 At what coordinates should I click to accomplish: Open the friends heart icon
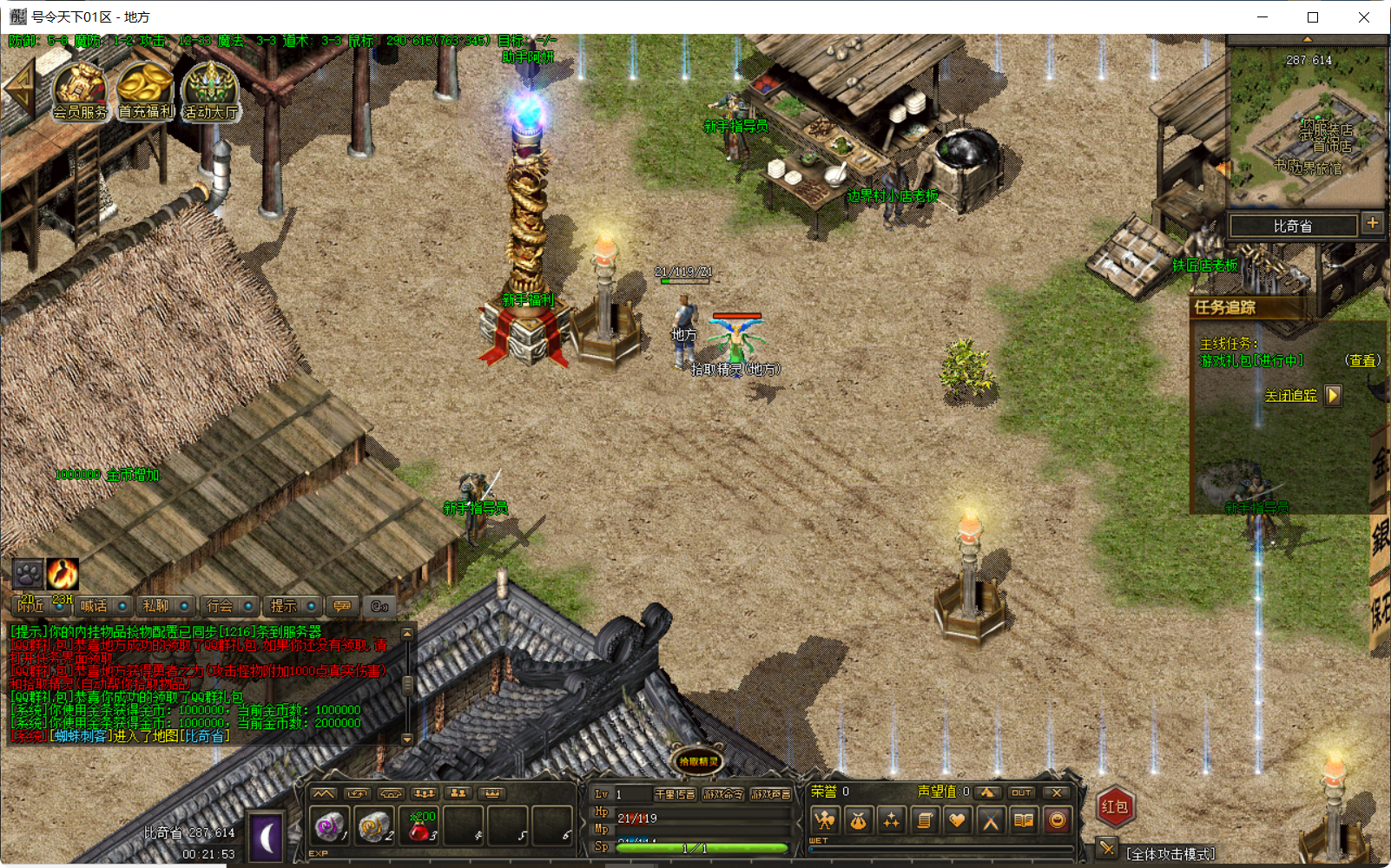click(x=959, y=820)
